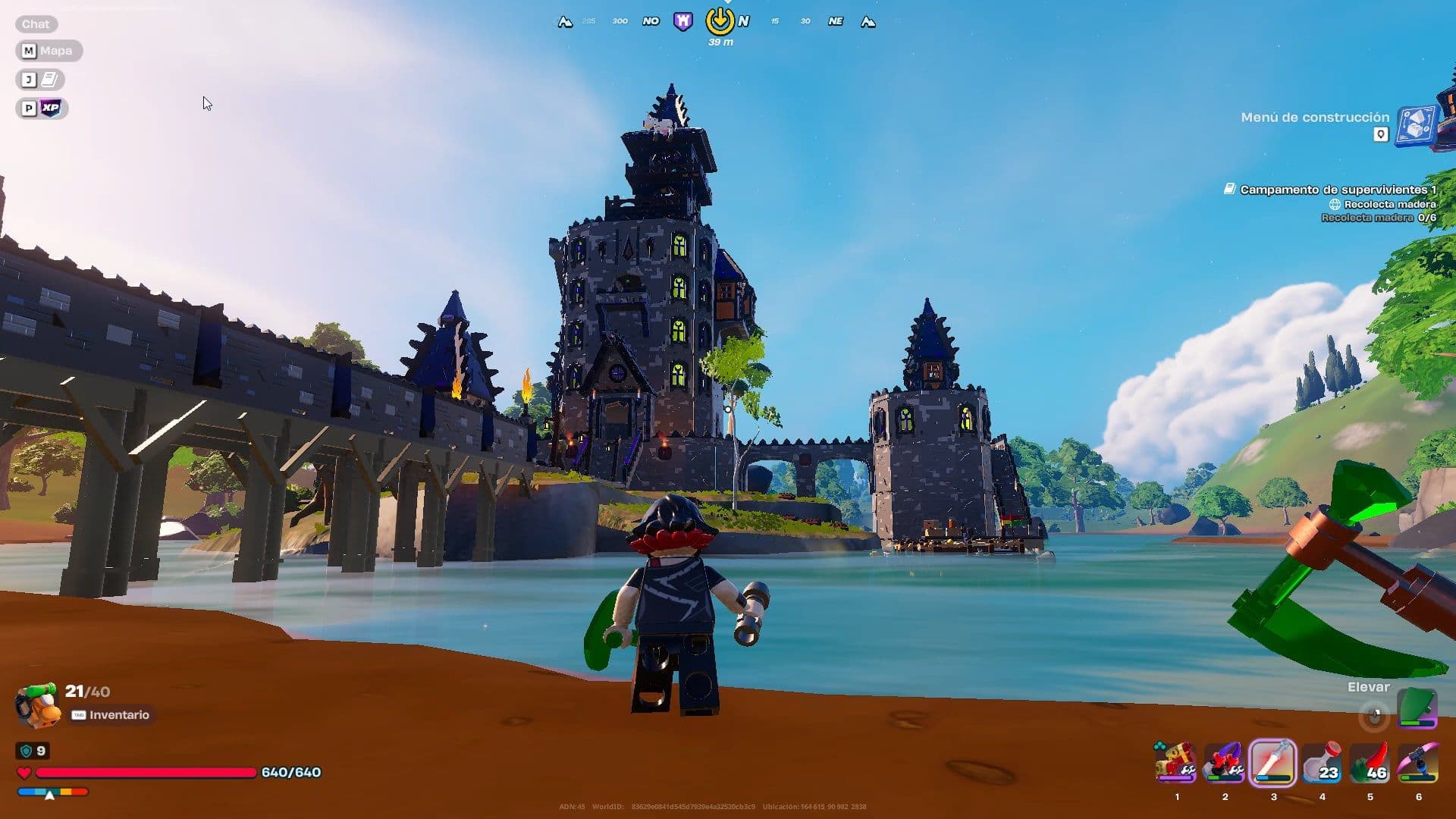Select the red and gold crossbow slot
Image resolution: width=1456 pixels, height=819 pixels.
point(1176,763)
